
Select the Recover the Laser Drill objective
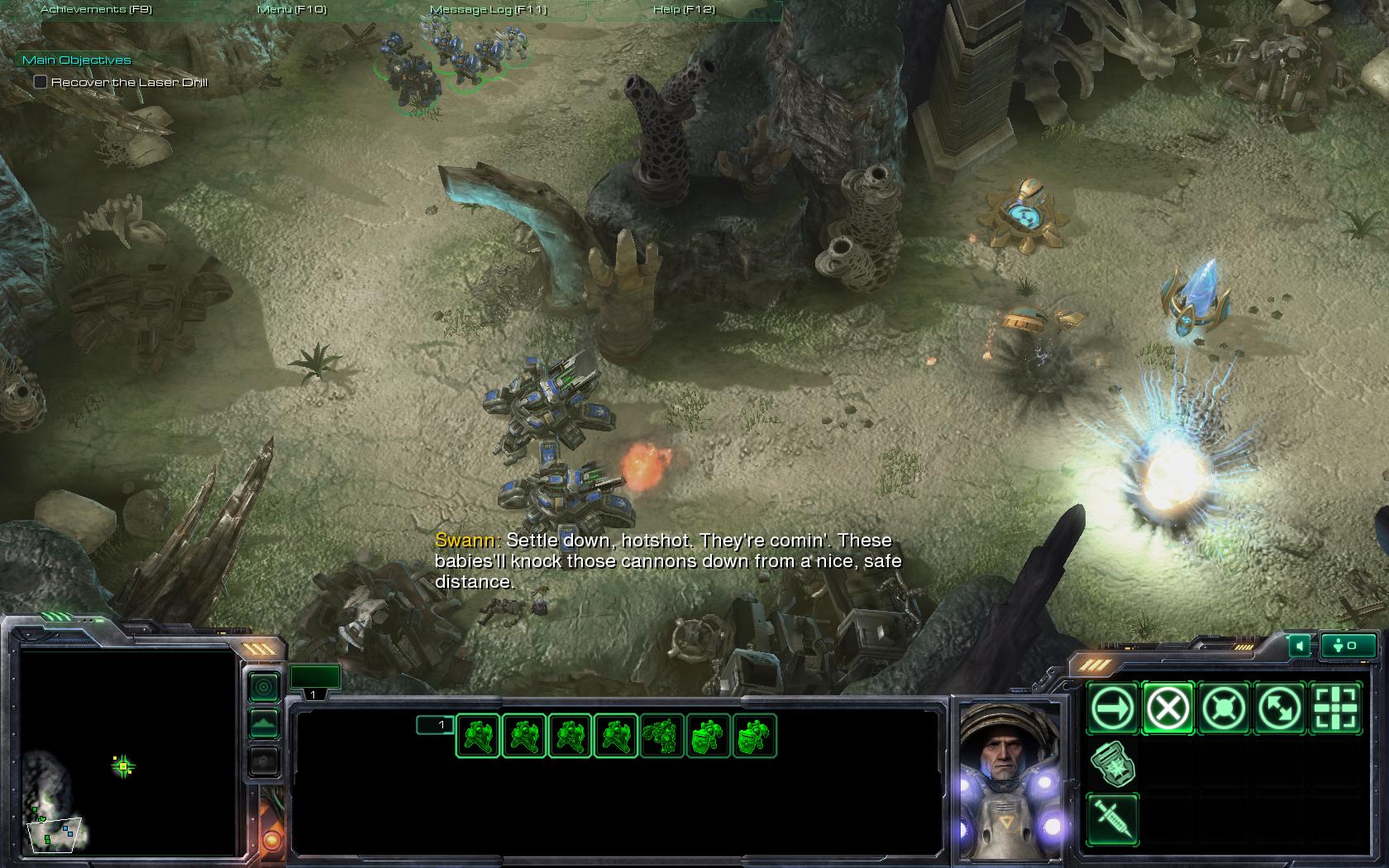(x=41, y=82)
